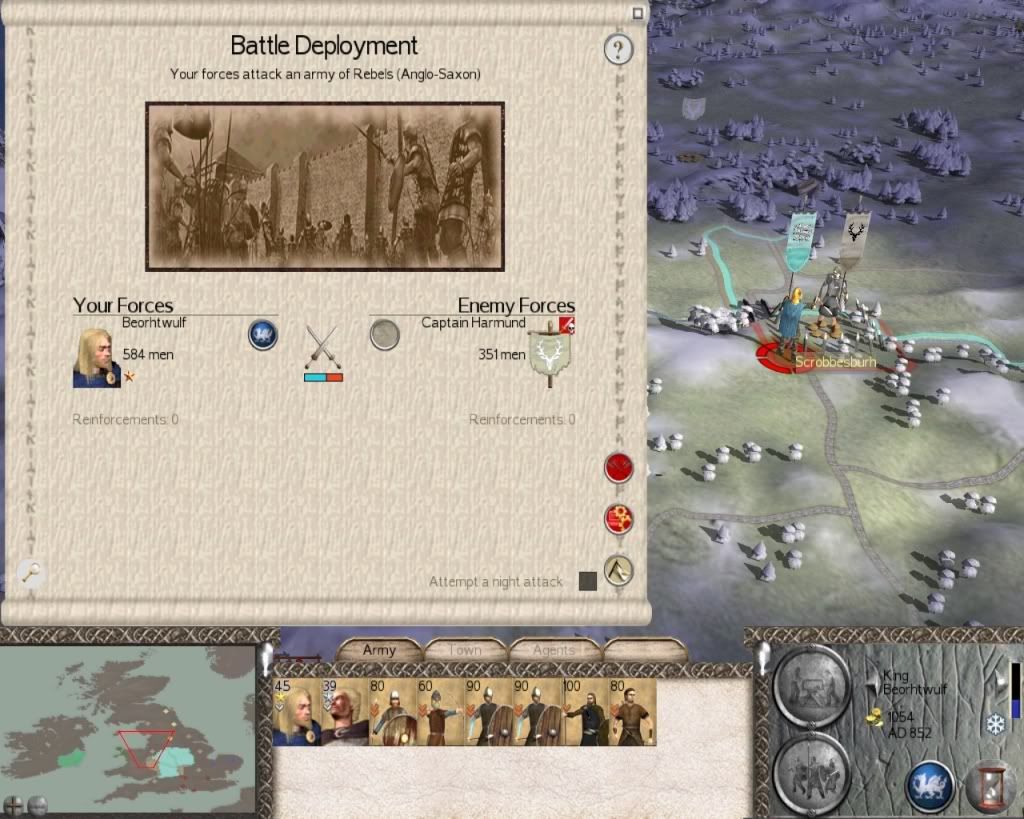Switch to the Town tab
The height and width of the screenshot is (819, 1024).
[465, 650]
